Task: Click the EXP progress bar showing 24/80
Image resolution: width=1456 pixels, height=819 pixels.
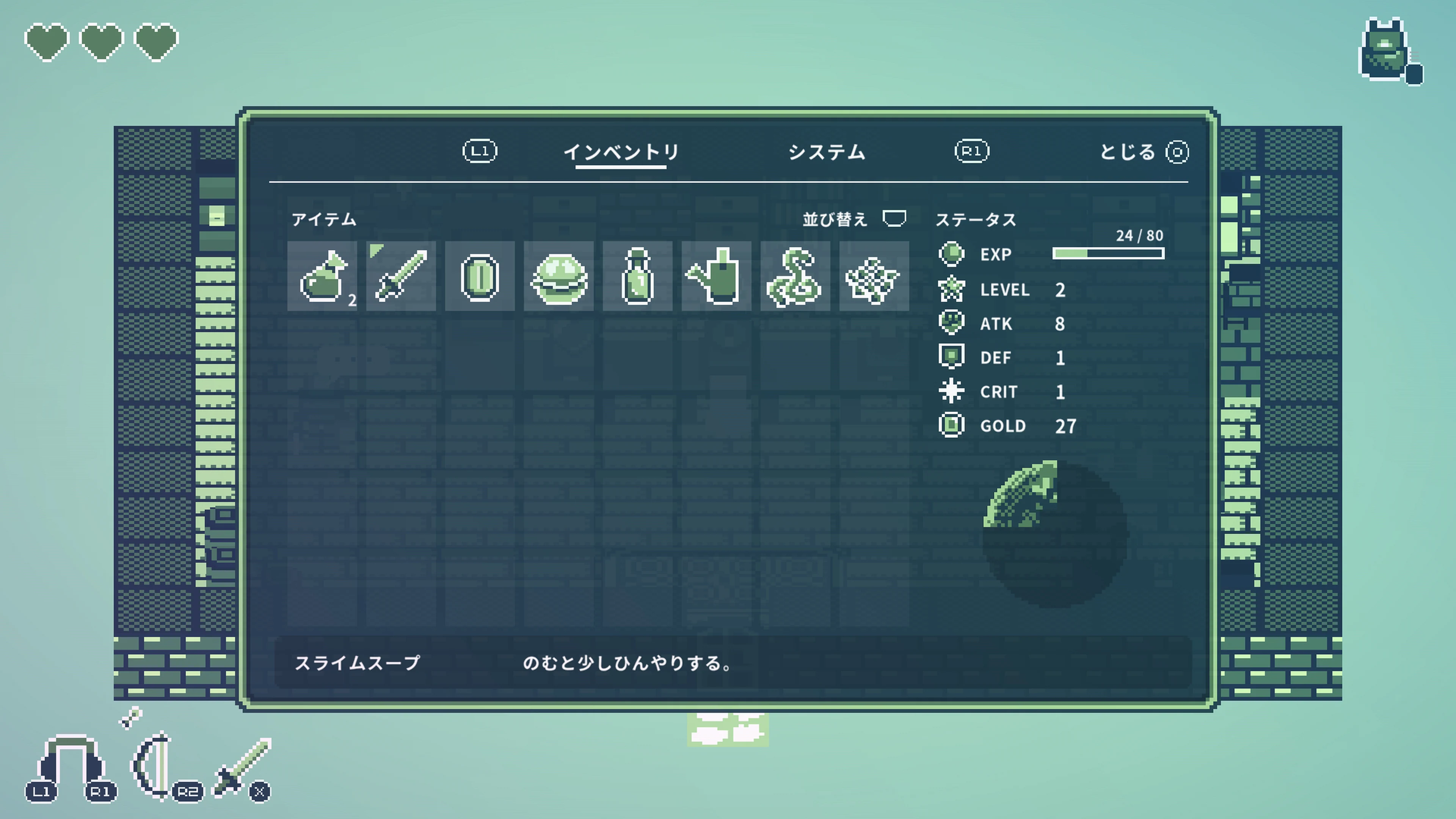Action: [x=1108, y=254]
